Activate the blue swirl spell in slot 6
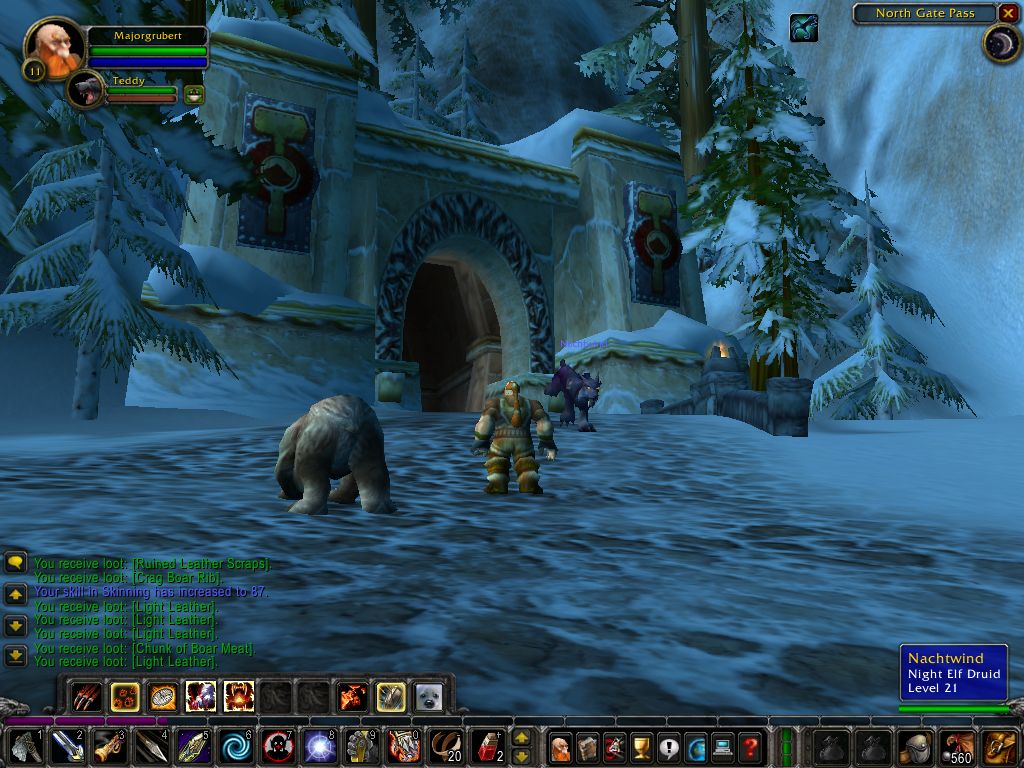Viewport: 1024px width, 768px height. click(236, 746)
